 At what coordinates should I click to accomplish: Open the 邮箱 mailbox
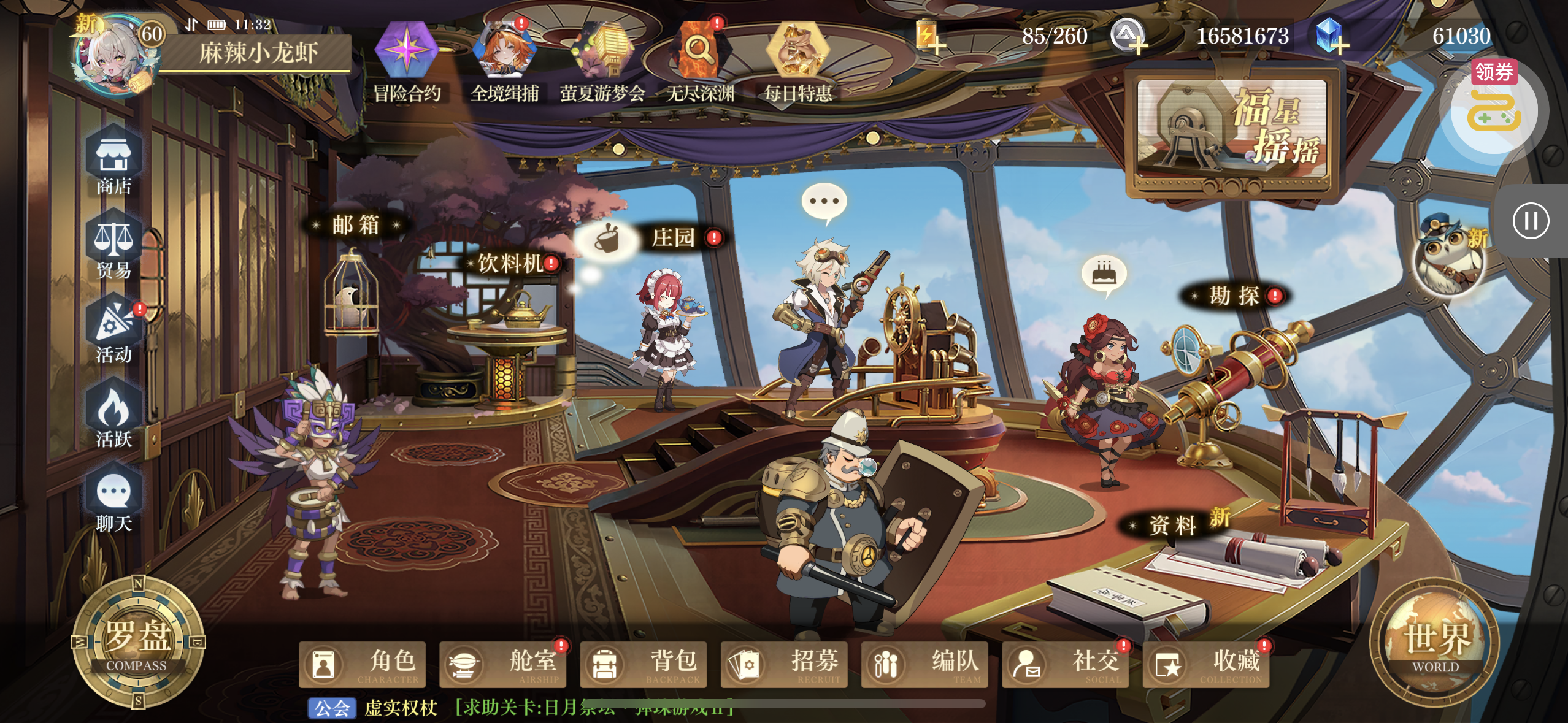click(356, 226)
